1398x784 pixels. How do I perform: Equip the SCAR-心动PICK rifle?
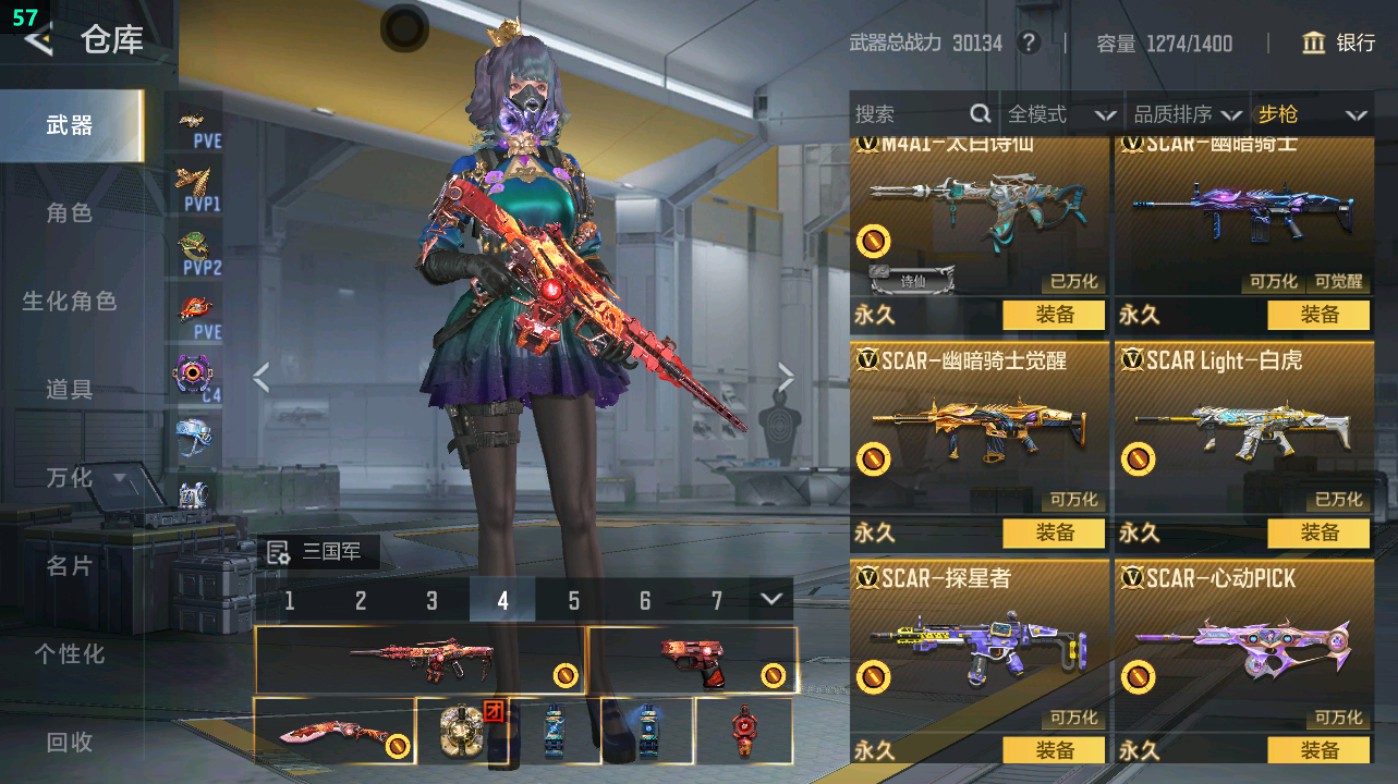pyautogui.click(x=1318, y=750)
